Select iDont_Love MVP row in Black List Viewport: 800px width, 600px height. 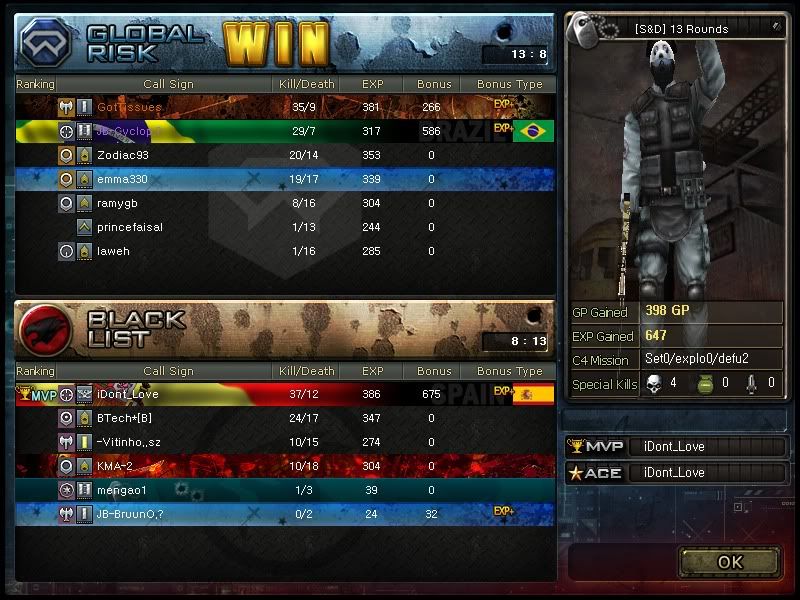coord(285,394)
